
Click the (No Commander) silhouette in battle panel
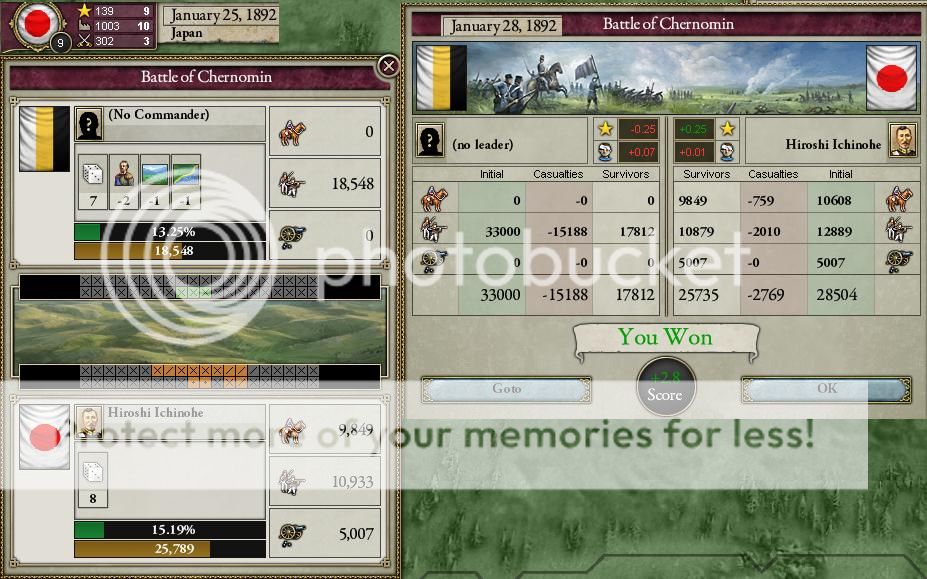click(x=90, y=124)
